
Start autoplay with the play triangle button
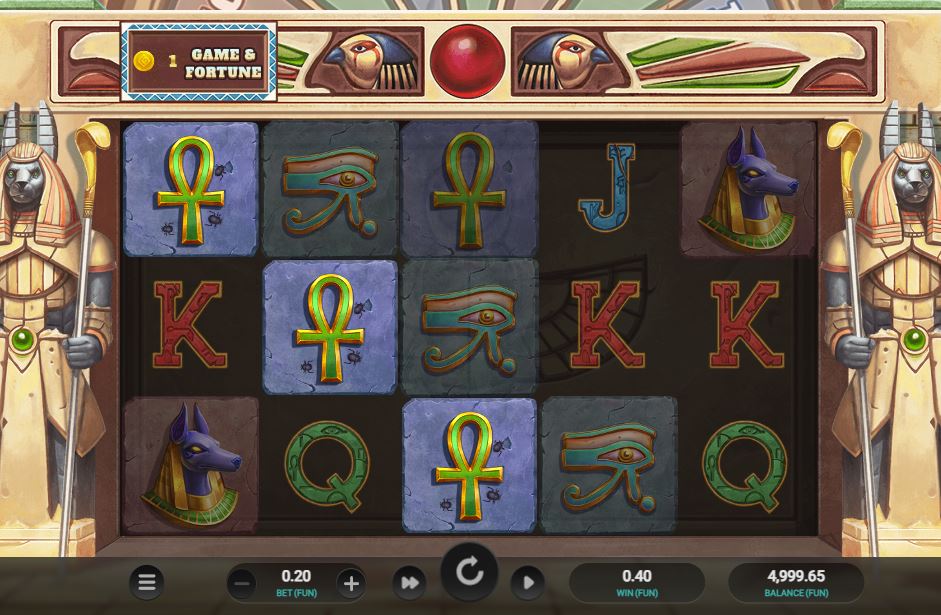click(528, 582)
